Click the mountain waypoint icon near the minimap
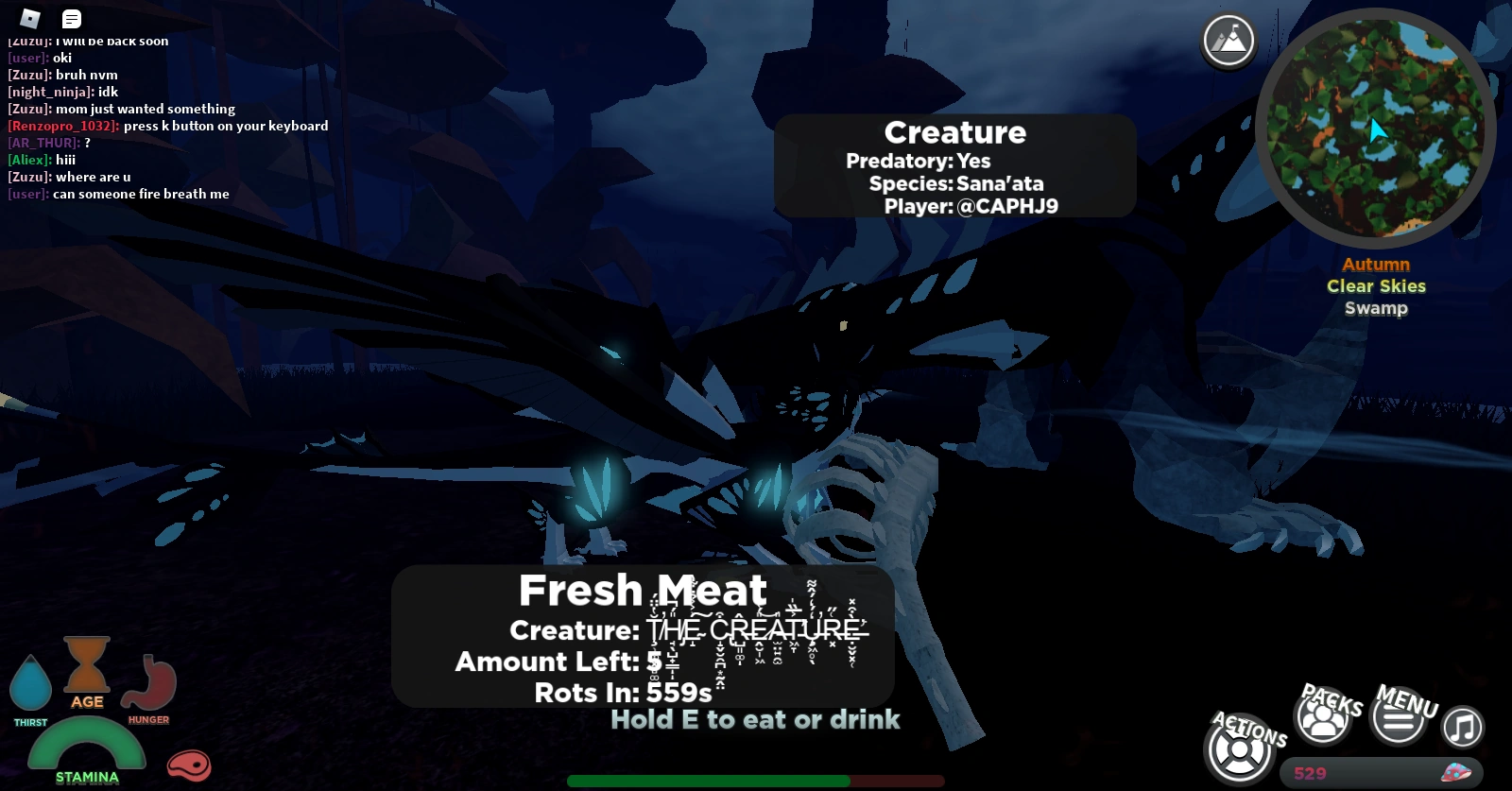This screenshot has height=791, width=1512. coord(1227,40)
